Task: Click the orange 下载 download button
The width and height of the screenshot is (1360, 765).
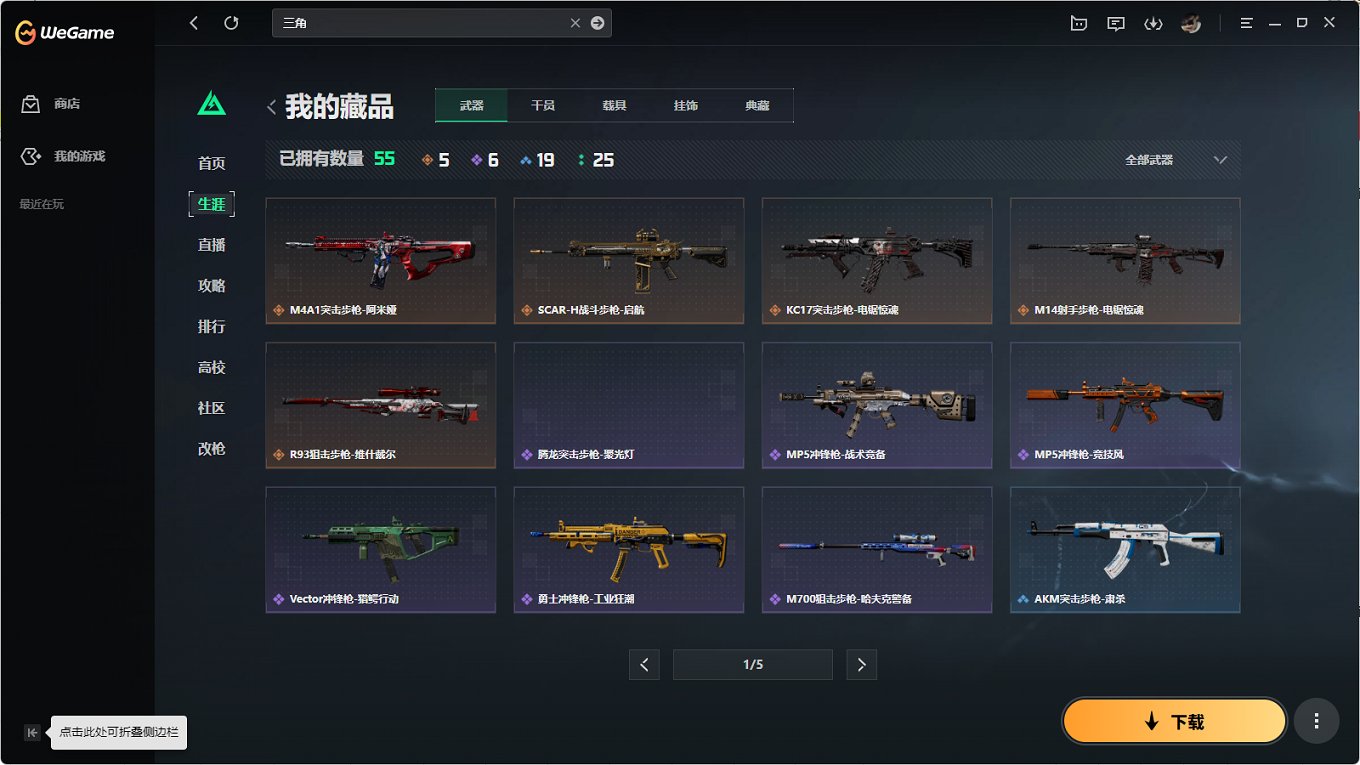Action: point(1174,720)
